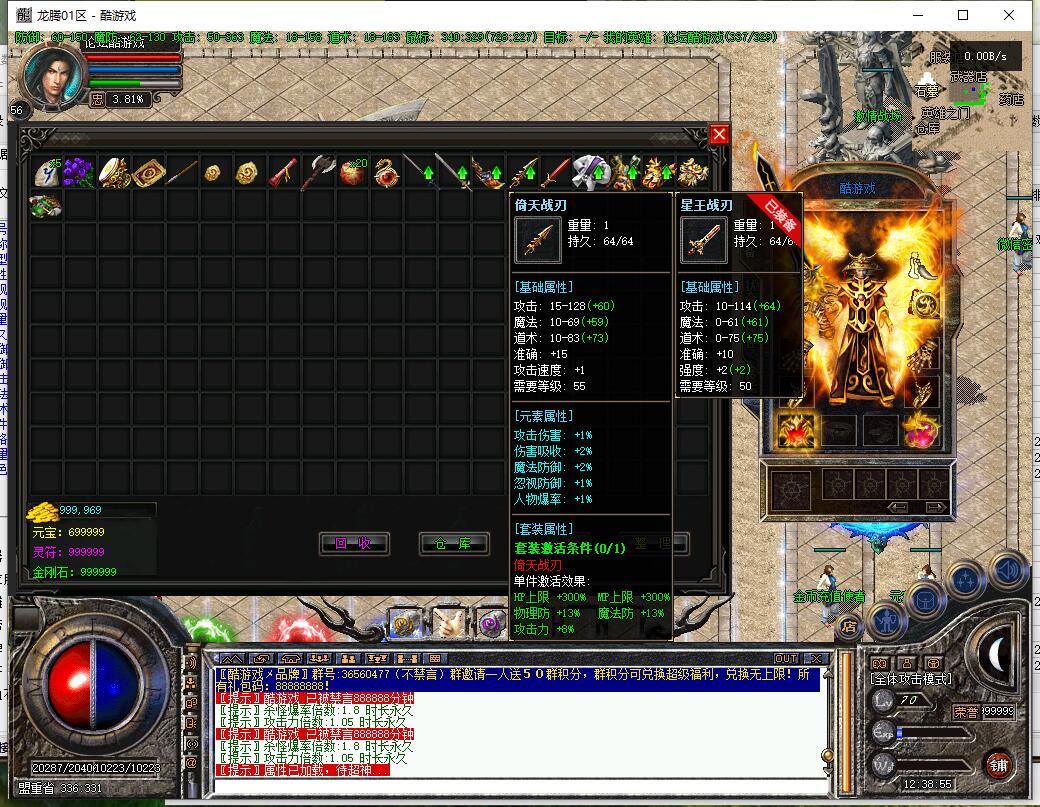Select the red scroll item
The image size is (1040, 807).
(283, 172)
